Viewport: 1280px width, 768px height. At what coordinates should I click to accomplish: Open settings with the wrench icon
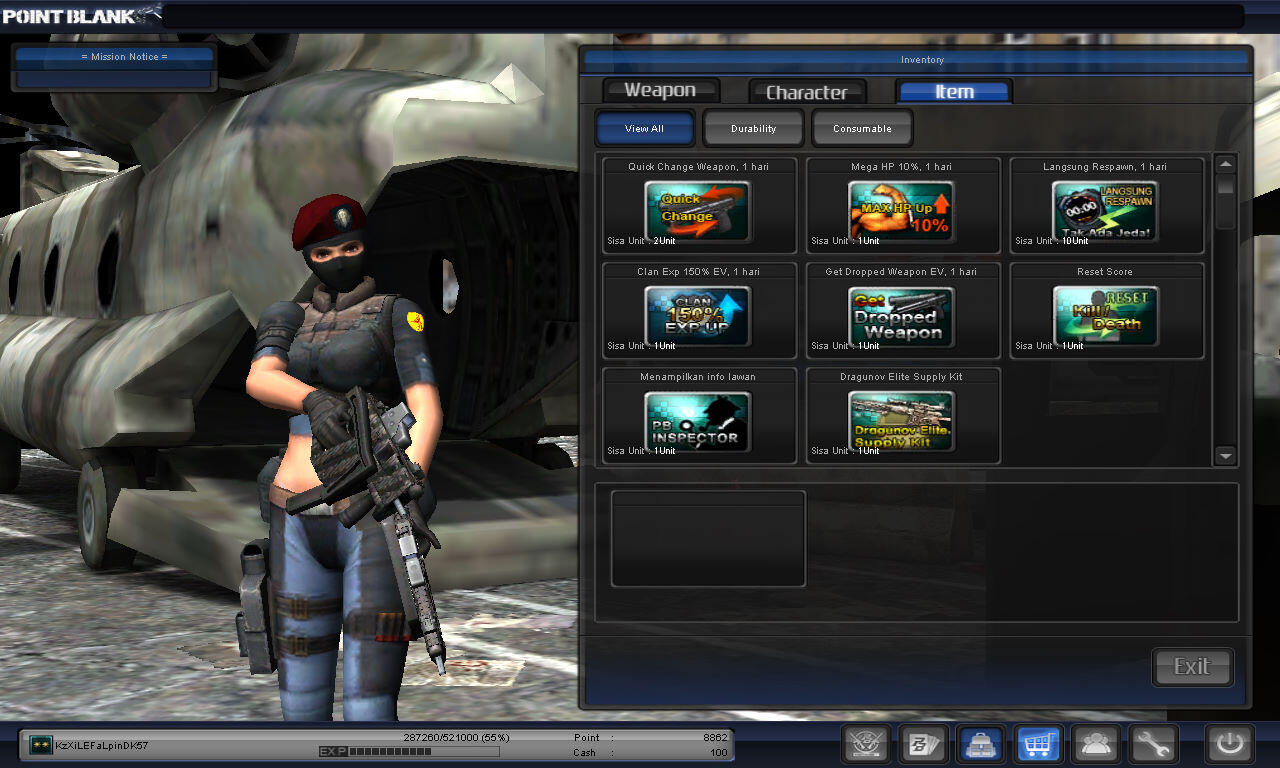(x=1153, y=744)
